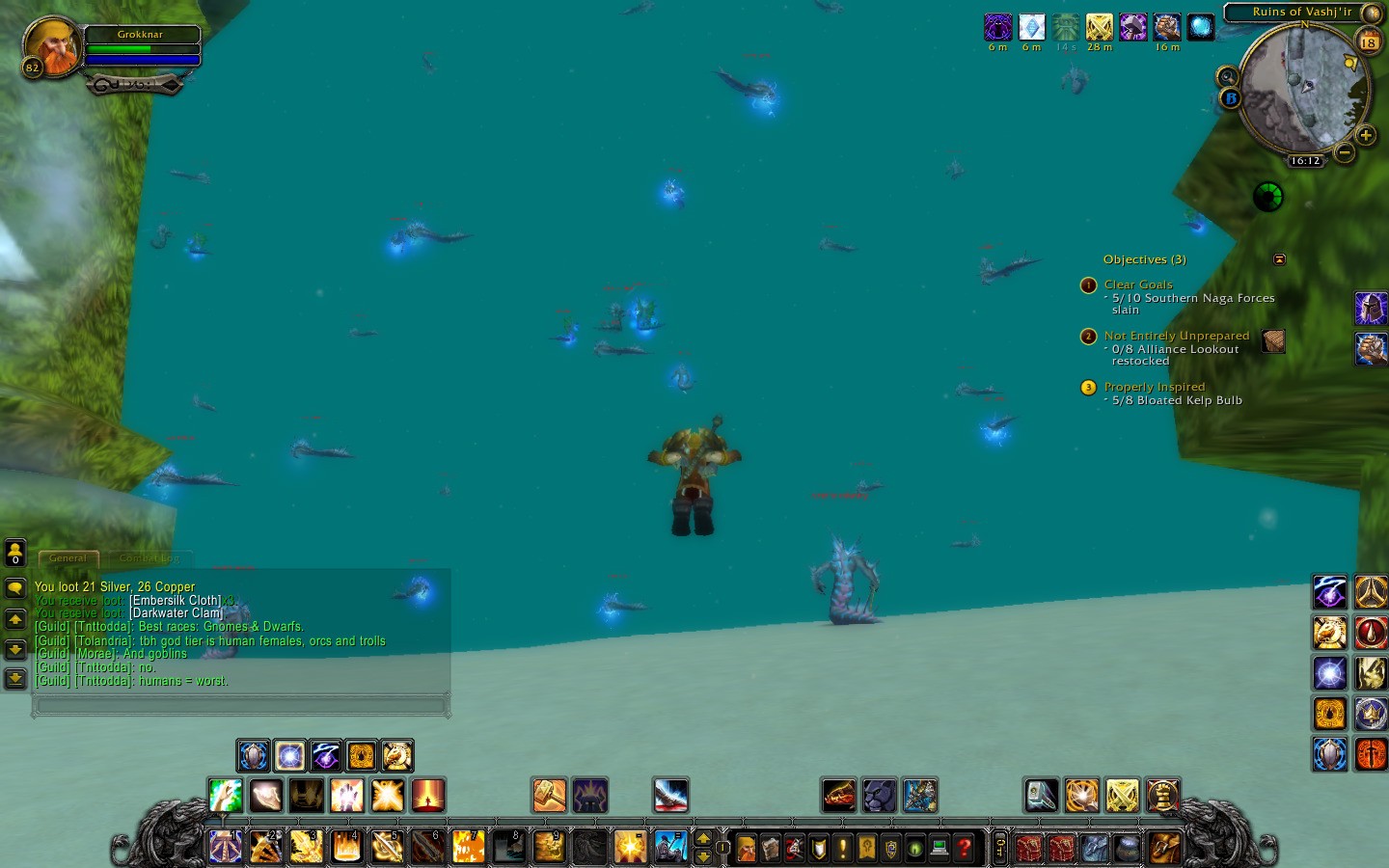Jump chat to the bottom

[15, 678]
